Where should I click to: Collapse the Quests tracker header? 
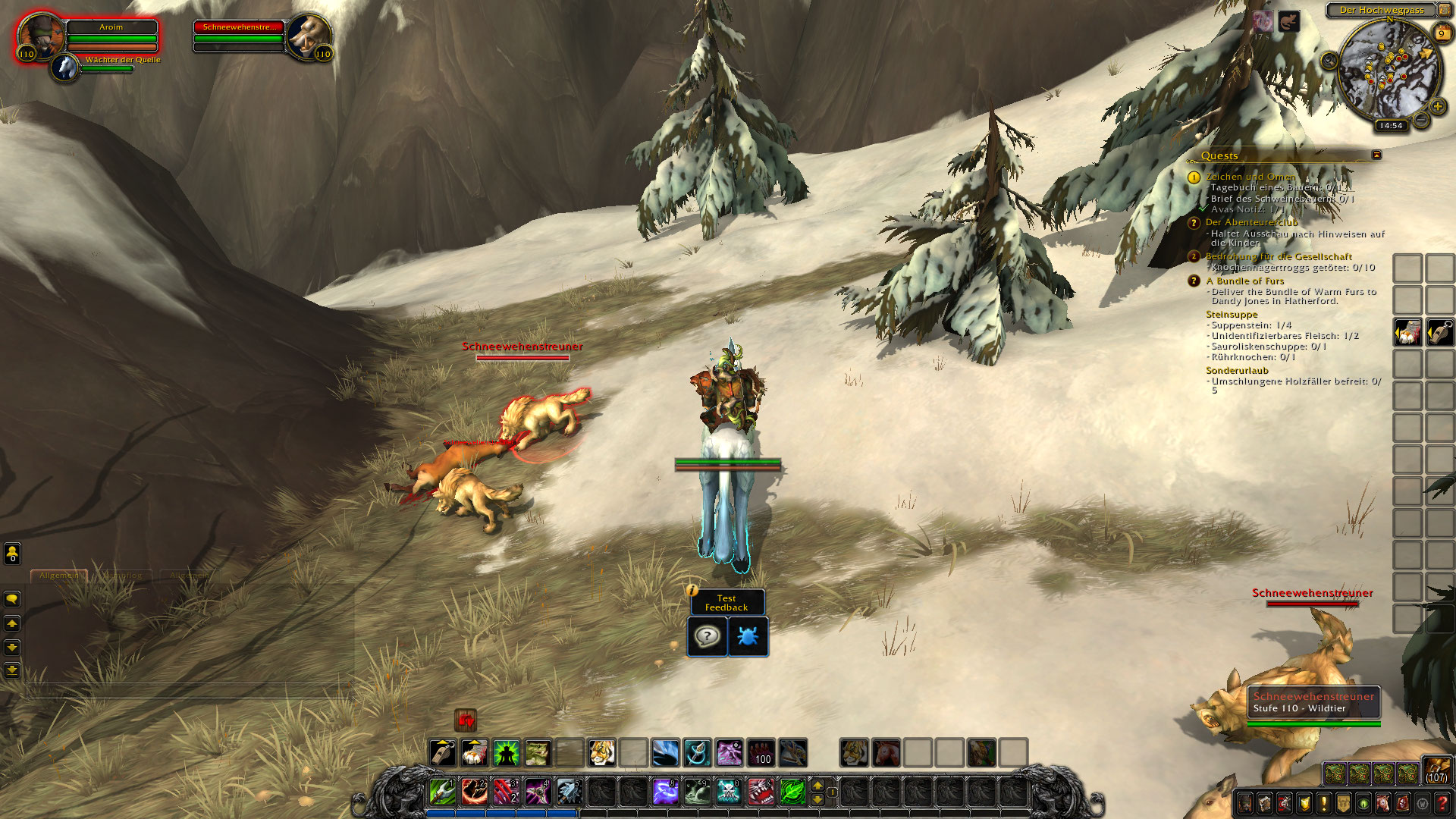pyautogui.click(x=1376, y=155)
